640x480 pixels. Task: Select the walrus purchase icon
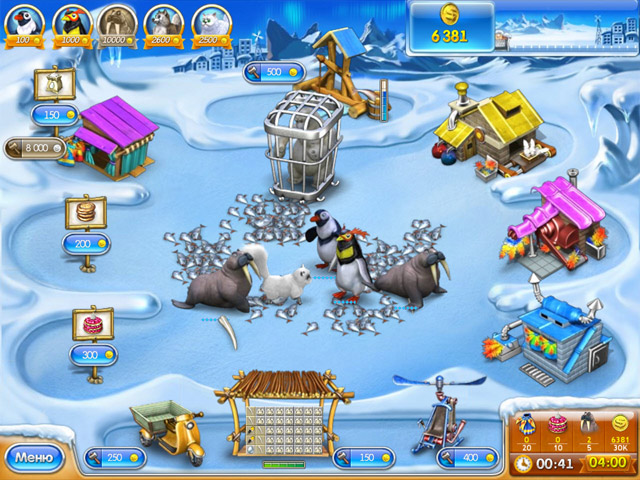tap(117, 22)
